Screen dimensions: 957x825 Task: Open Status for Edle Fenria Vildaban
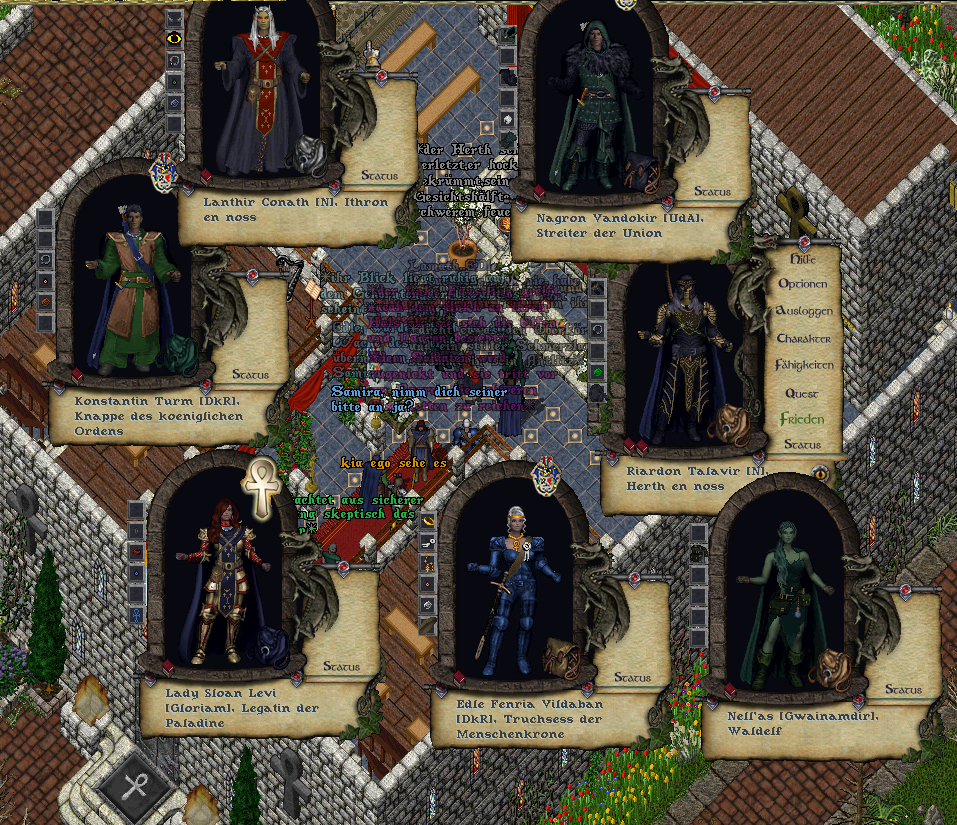click(x=632, y=678)
